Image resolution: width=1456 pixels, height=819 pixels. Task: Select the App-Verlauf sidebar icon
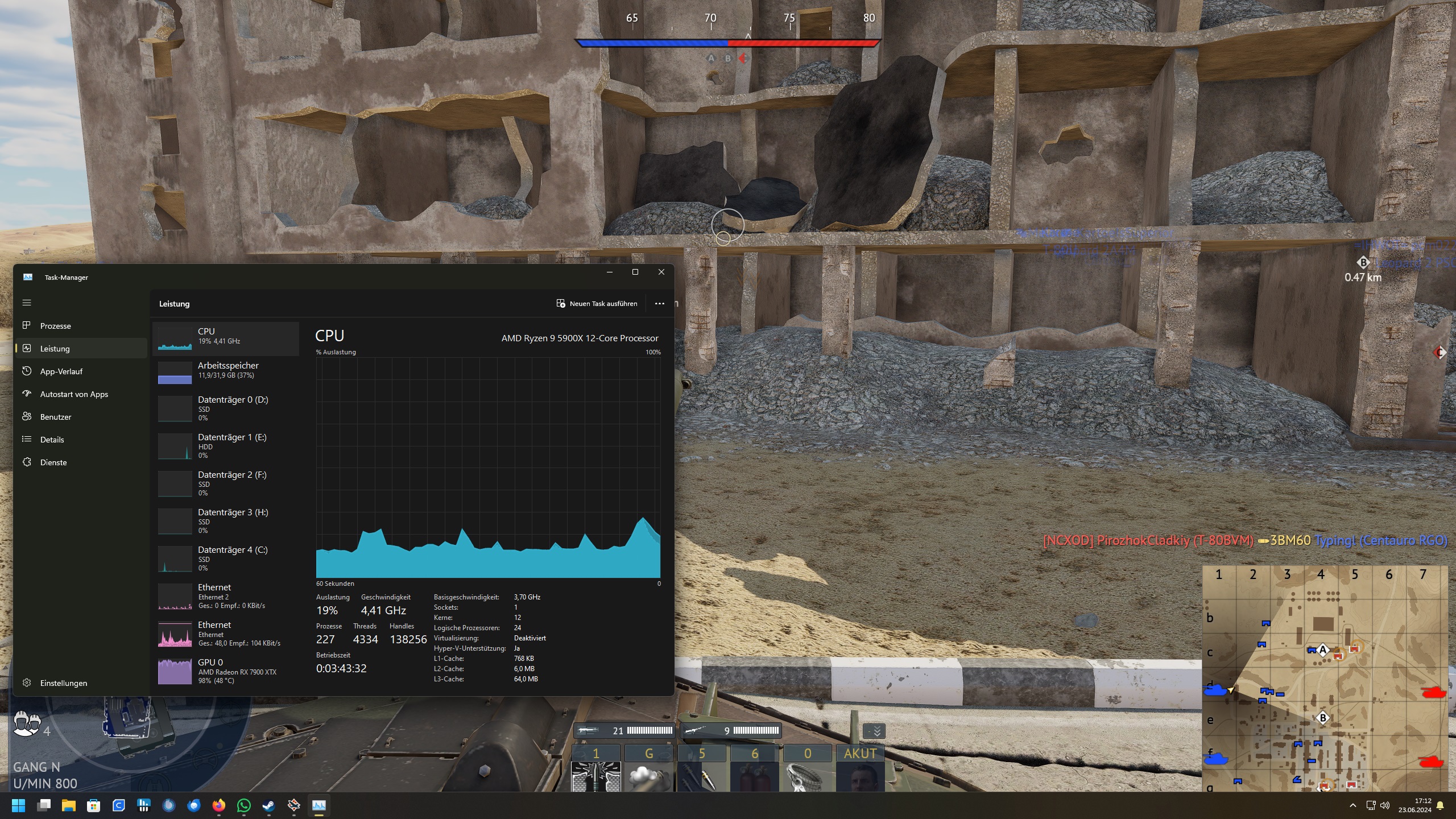[27, 371]
